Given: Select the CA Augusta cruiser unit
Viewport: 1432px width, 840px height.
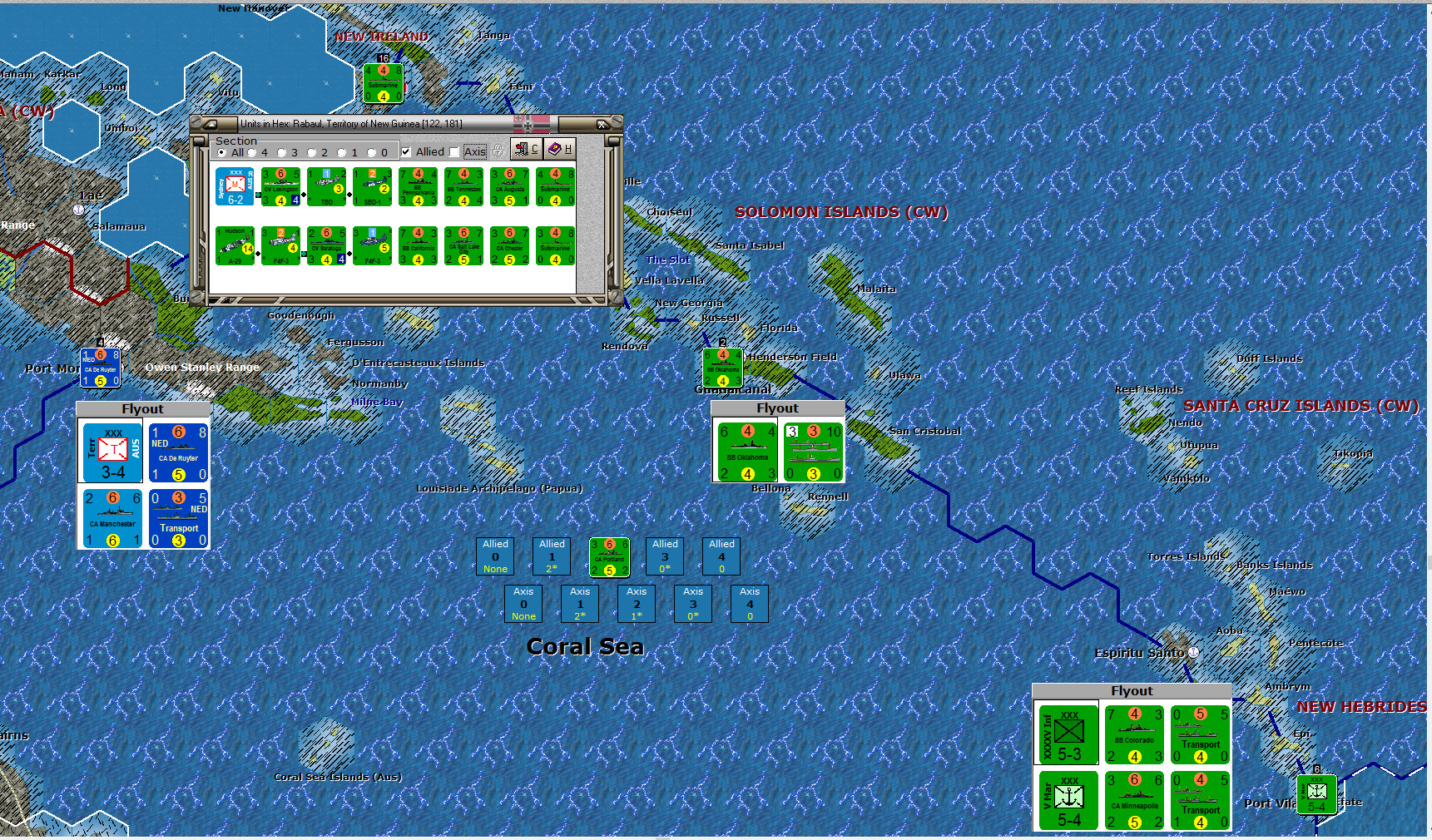Looking at the screenshot, I should (x=509, y=187).
